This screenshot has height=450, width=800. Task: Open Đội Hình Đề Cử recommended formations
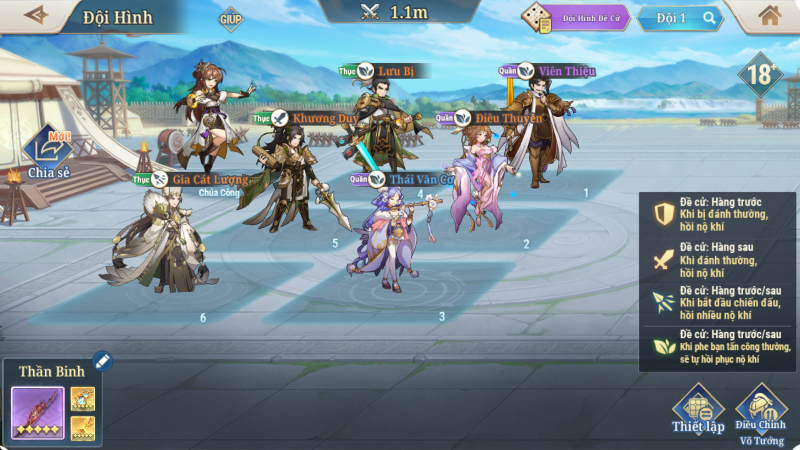click(x=576, y=18)
